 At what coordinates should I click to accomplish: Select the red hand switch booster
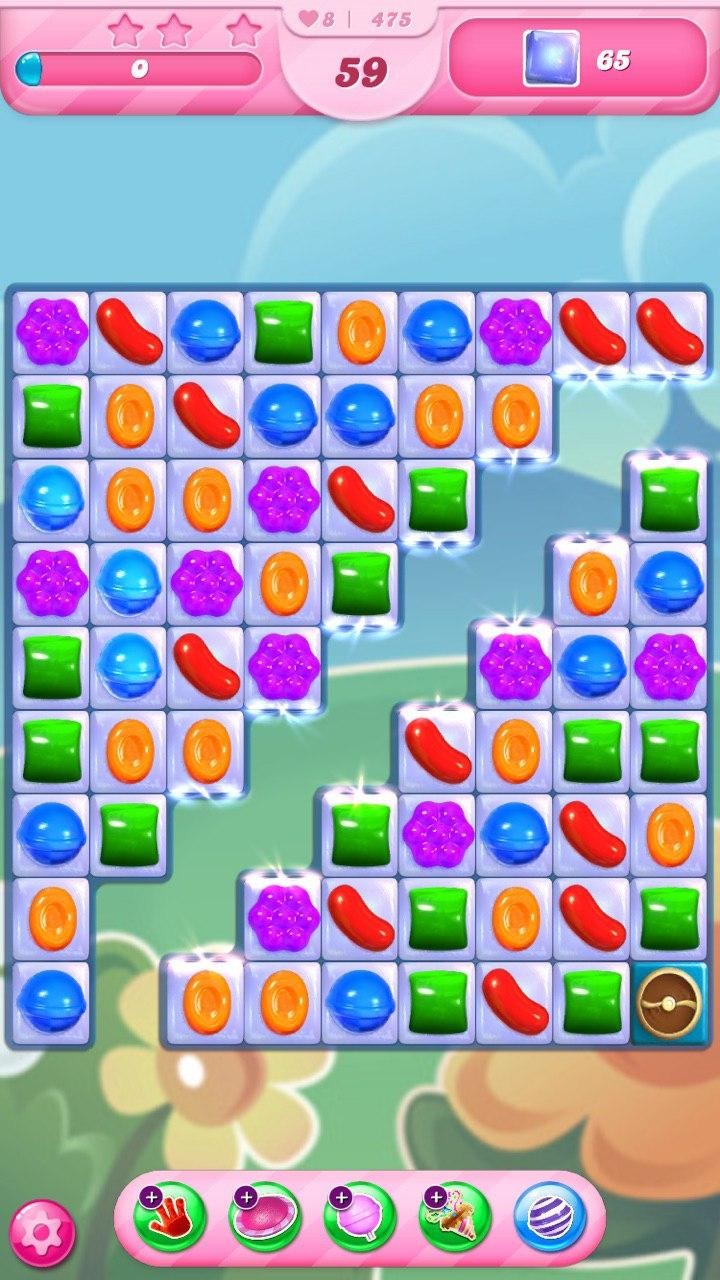tap(170, 1217)
